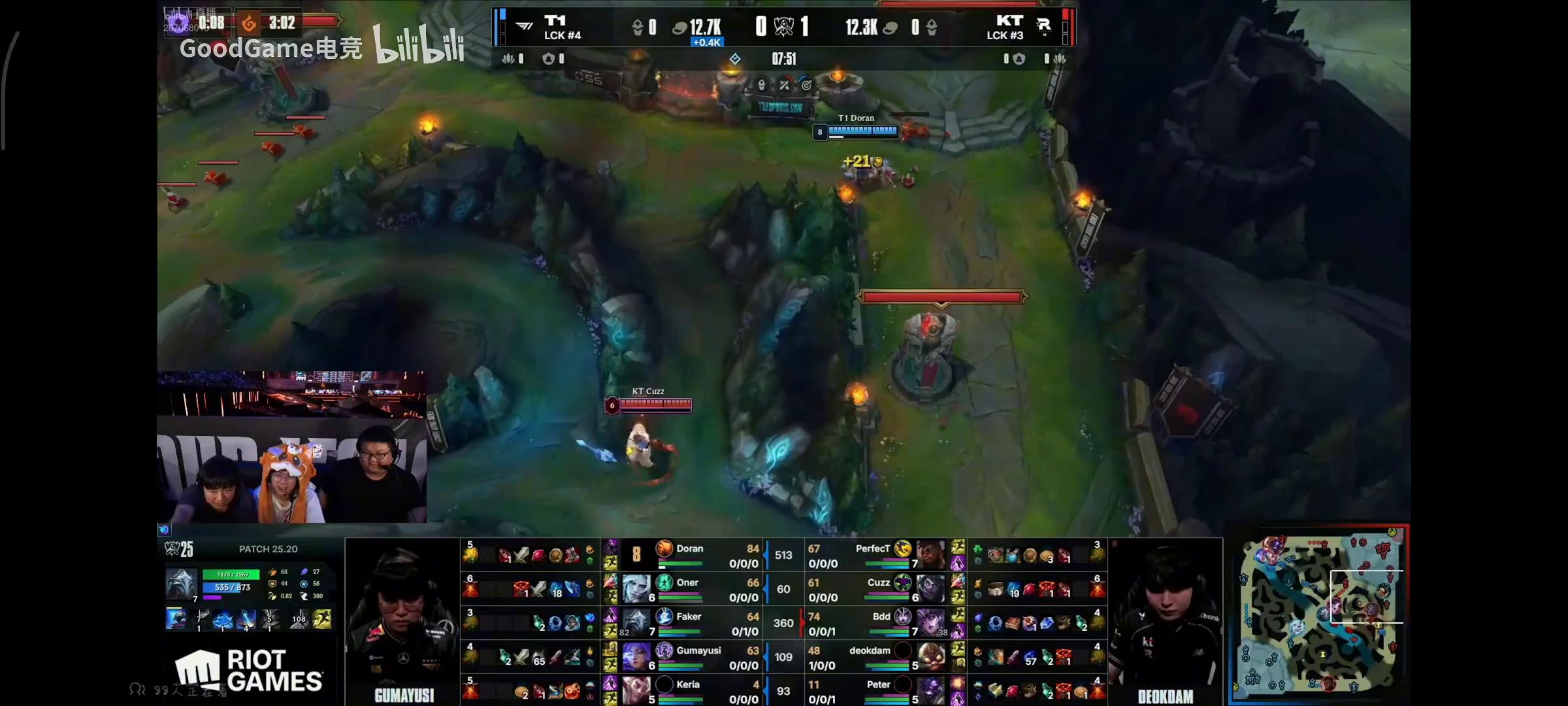Open the minimap in the corner
The height and width of the screenshot is (706, 1568).
pyautogui.click(x=1318, y=613)
